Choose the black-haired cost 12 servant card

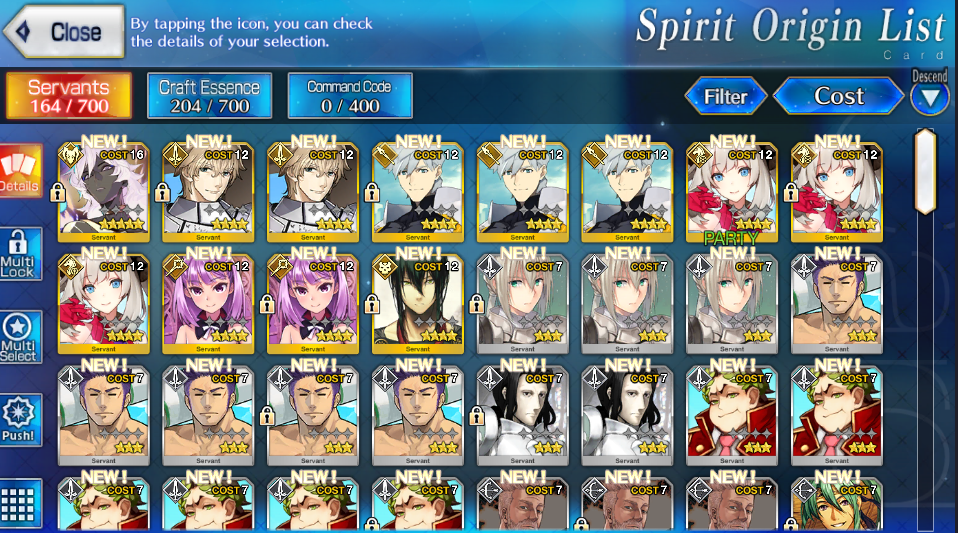pos(417,302)
